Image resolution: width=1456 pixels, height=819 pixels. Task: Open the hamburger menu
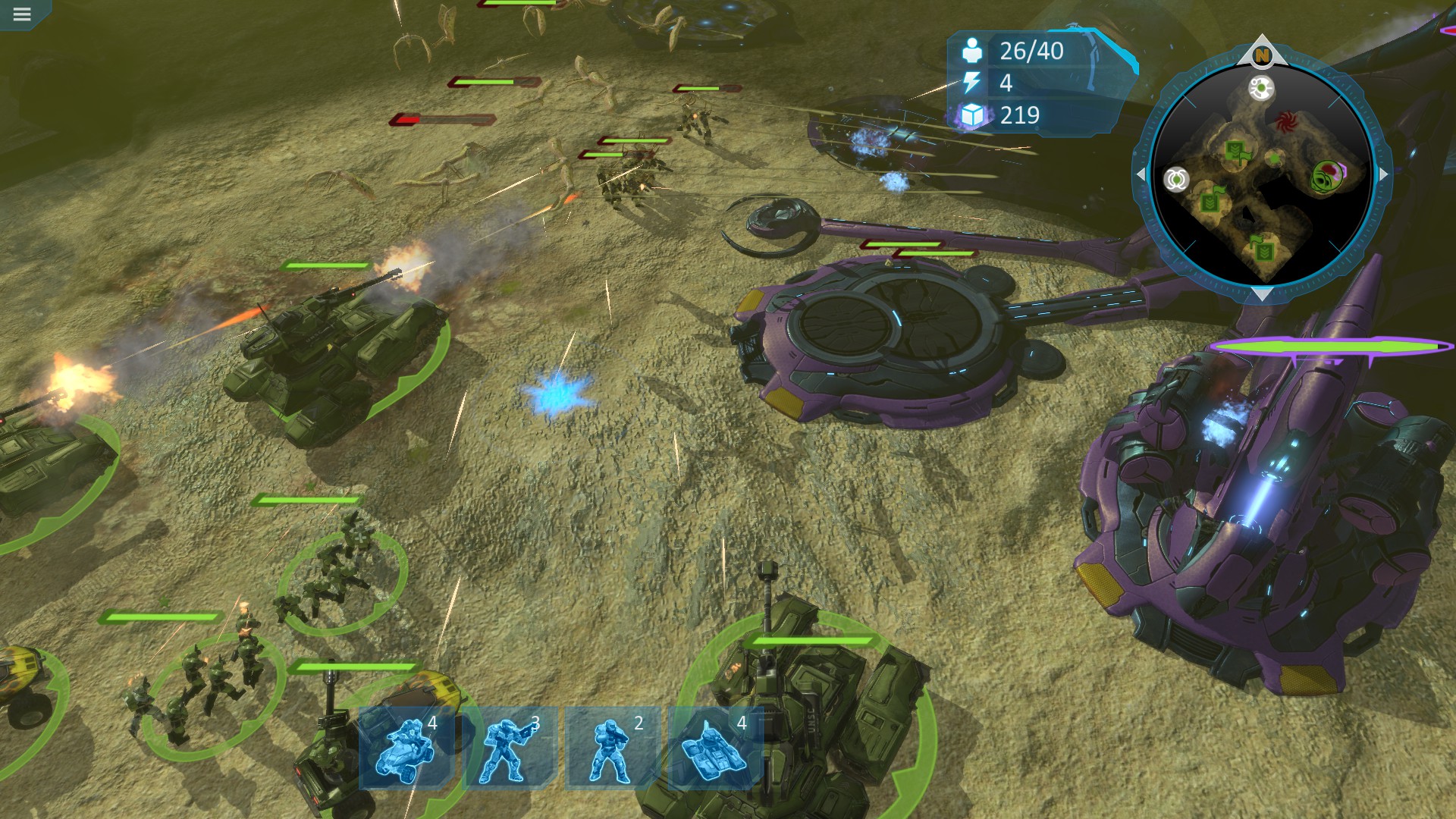(x=21, y=14)
